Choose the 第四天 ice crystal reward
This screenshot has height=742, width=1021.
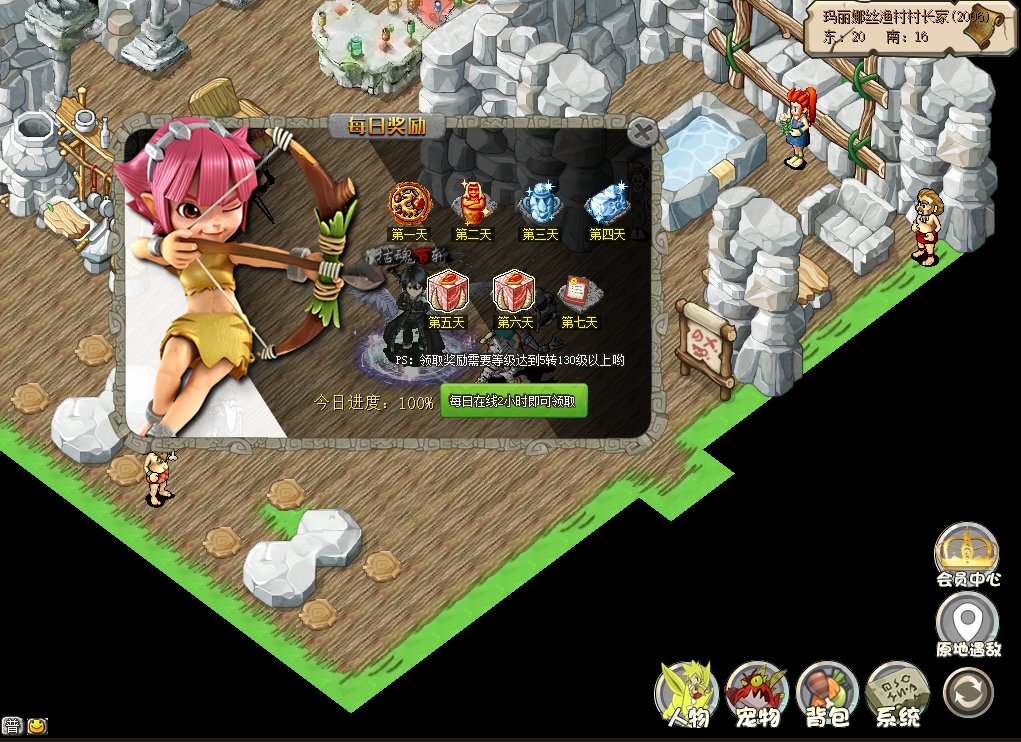pyautogui.click(x=606, y=204)
